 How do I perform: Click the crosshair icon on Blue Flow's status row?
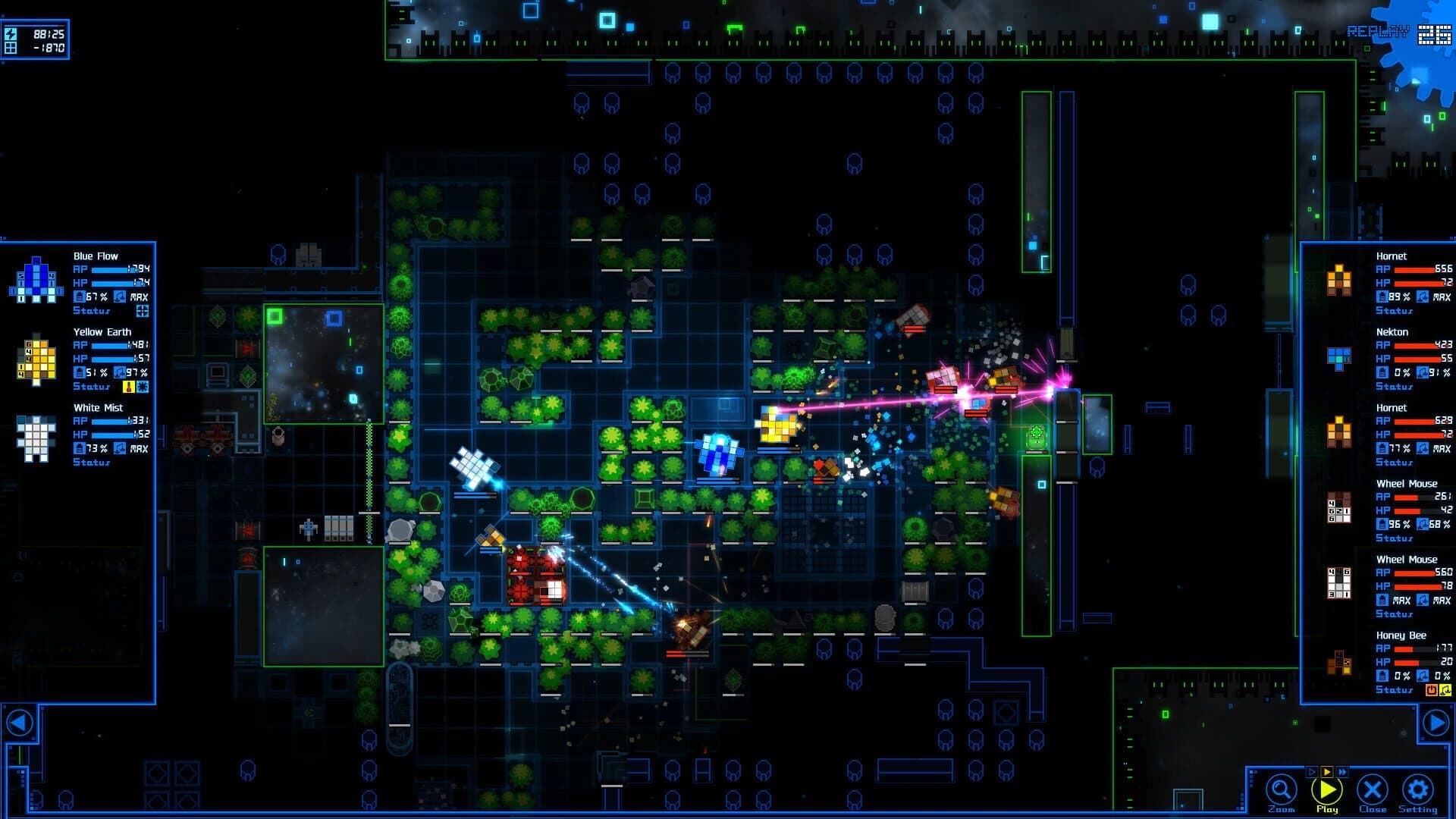click(144, 311)
